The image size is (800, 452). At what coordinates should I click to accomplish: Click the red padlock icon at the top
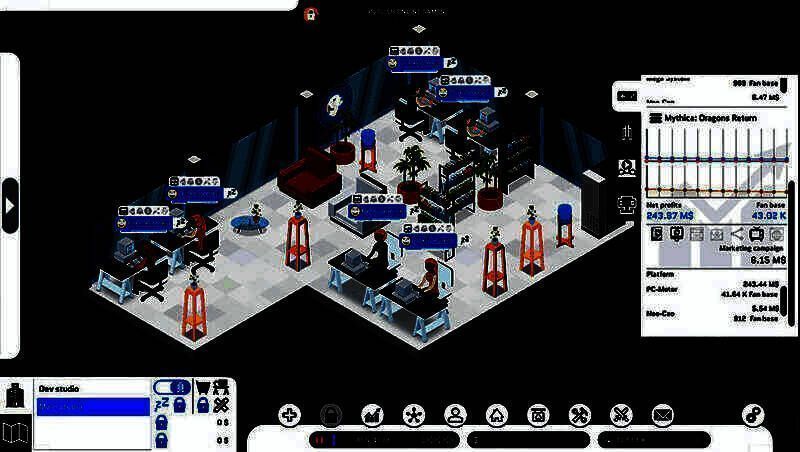pyautogui.click(x=311, y=14)
